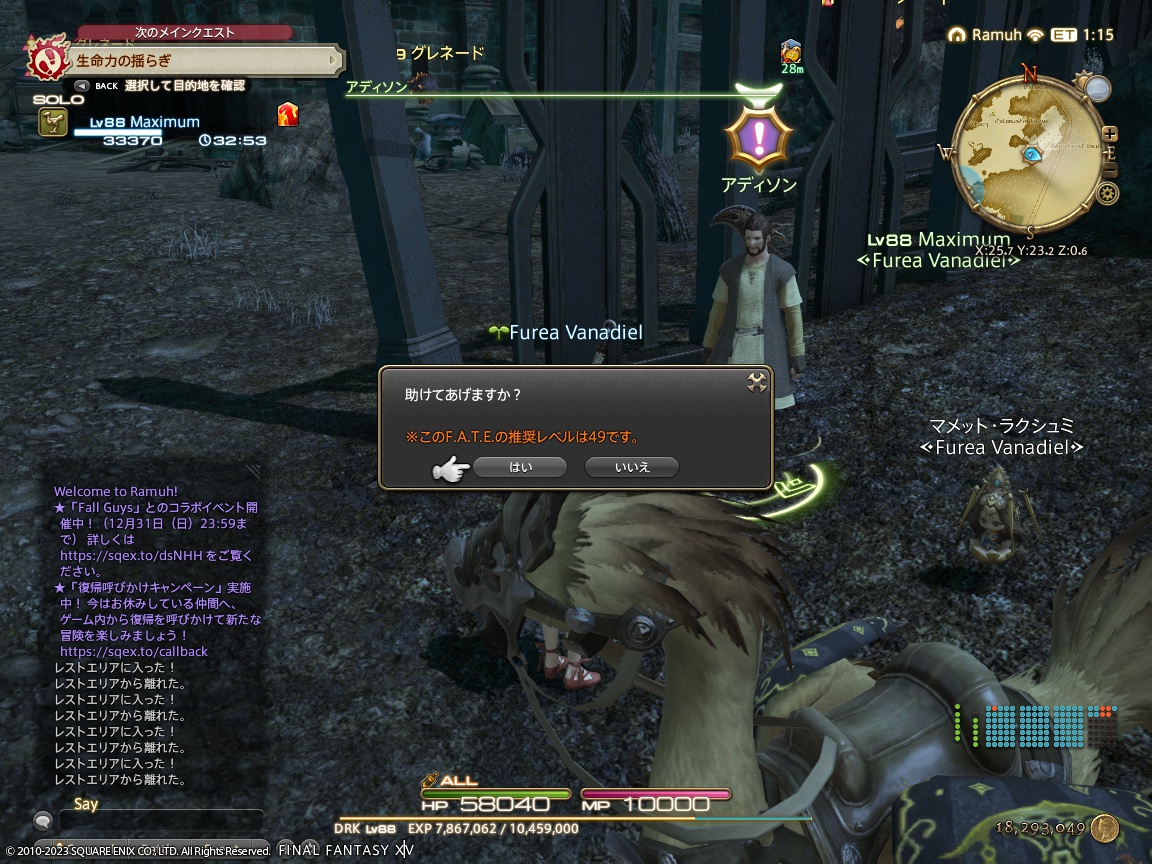Viewport: 1152px width, 864px height.
Task: Choose はい to help Addison
Action: pyautogui.click(x=520, y=467)
